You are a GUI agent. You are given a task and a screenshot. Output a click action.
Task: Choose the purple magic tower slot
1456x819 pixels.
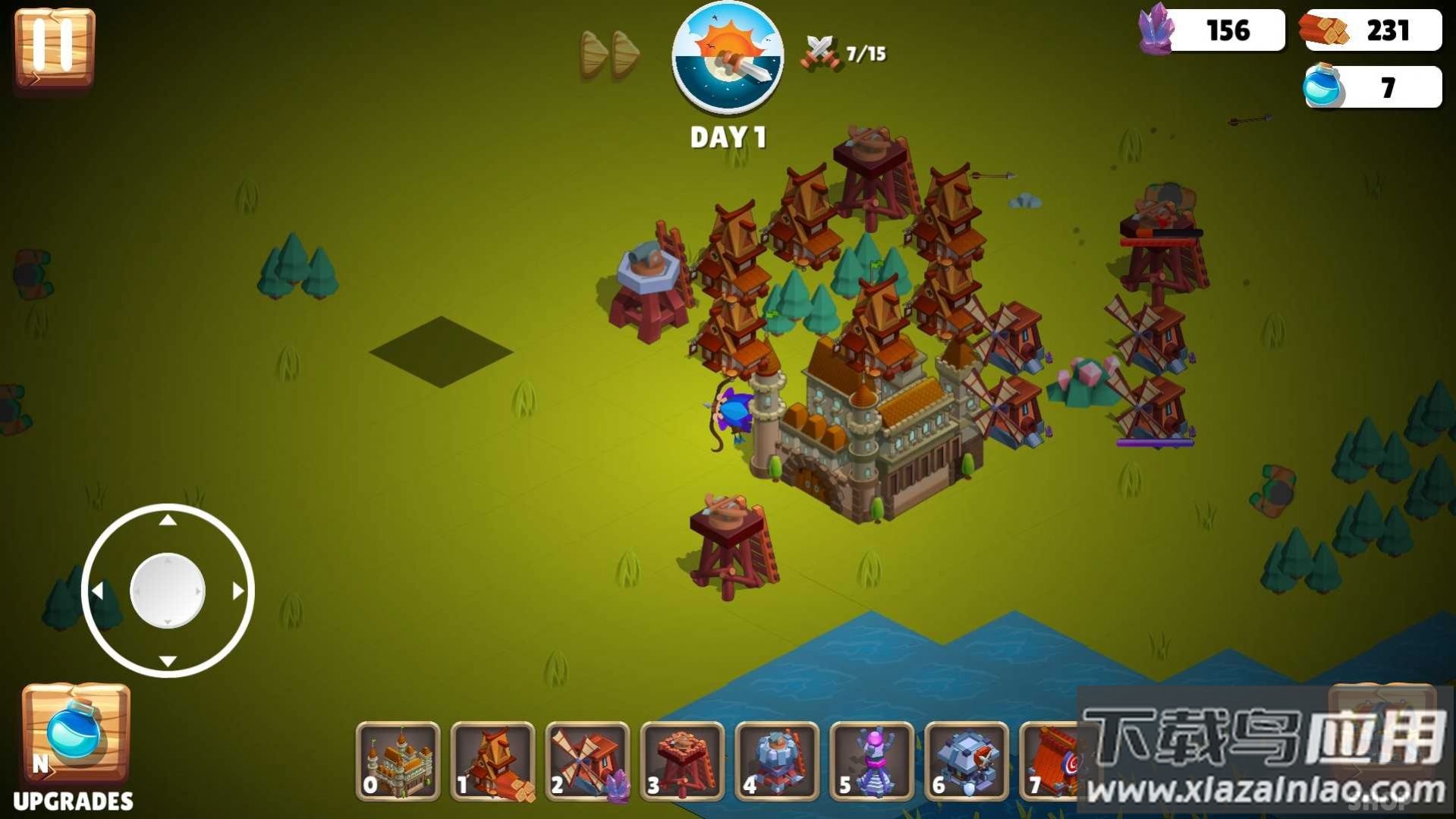(x=872, y=761)
